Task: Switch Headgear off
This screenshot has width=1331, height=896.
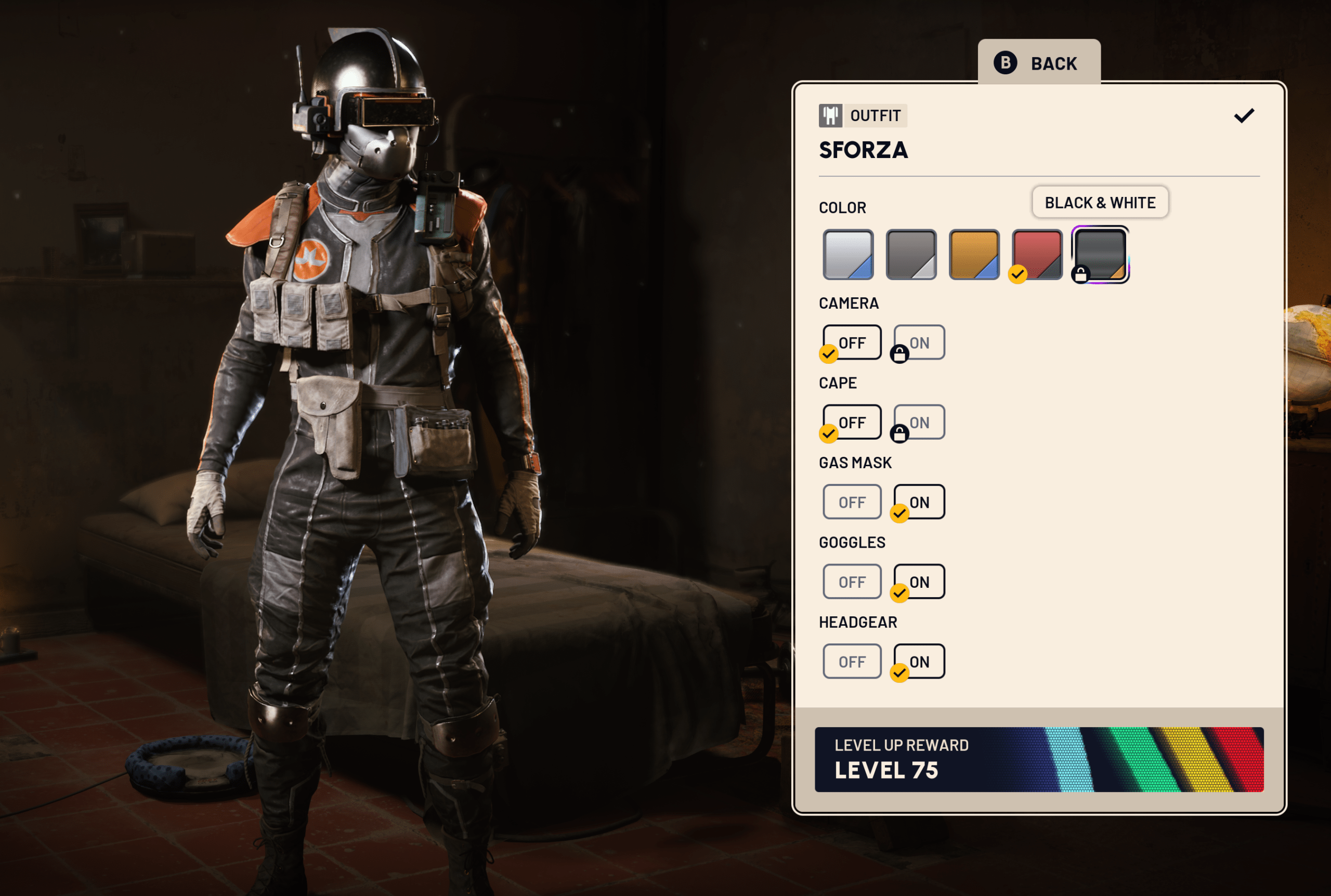Action: point(852,661)
